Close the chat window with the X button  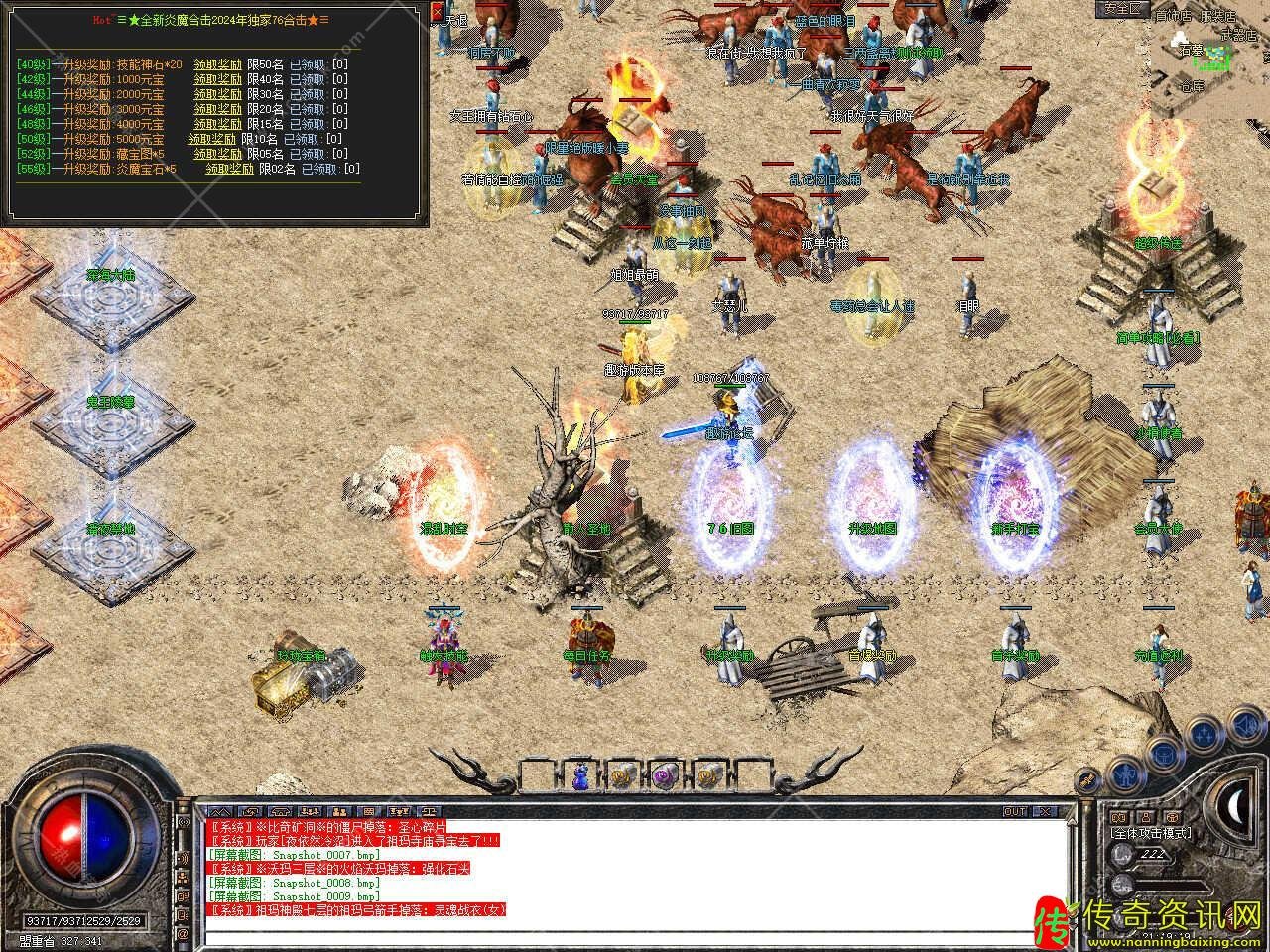(1043, 811)
